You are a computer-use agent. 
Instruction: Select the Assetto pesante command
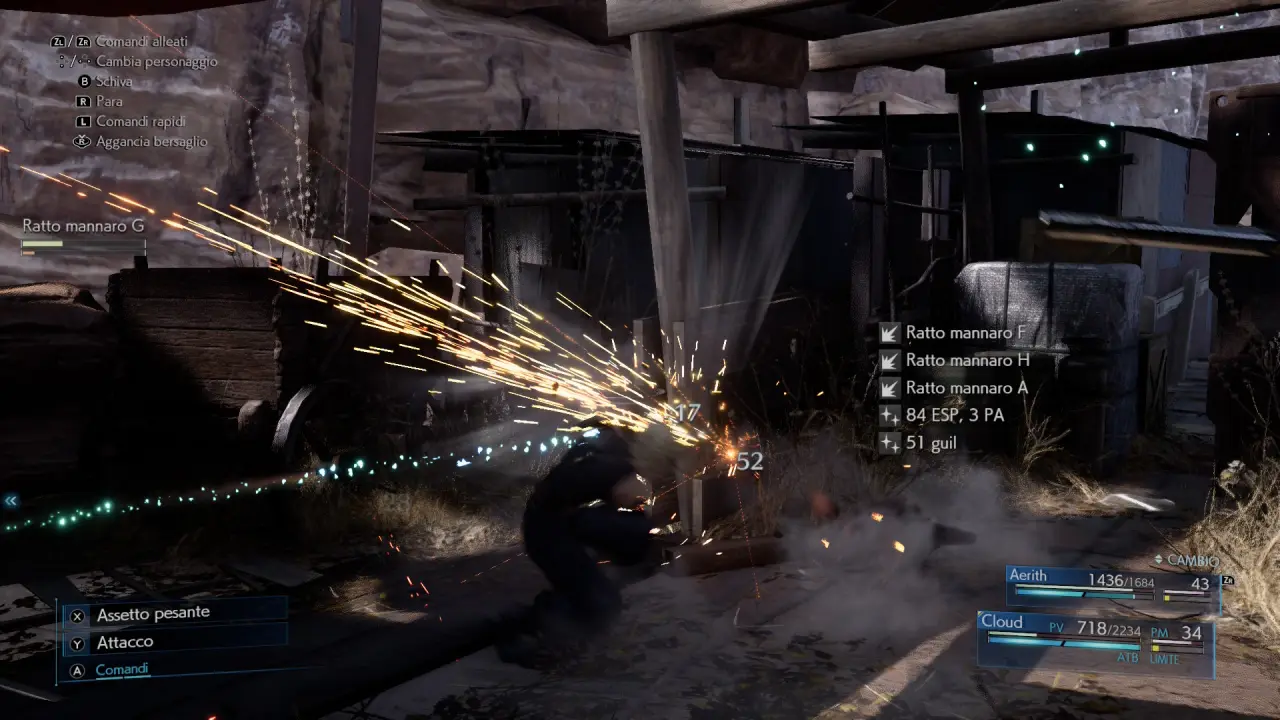(x=153, y=615)
